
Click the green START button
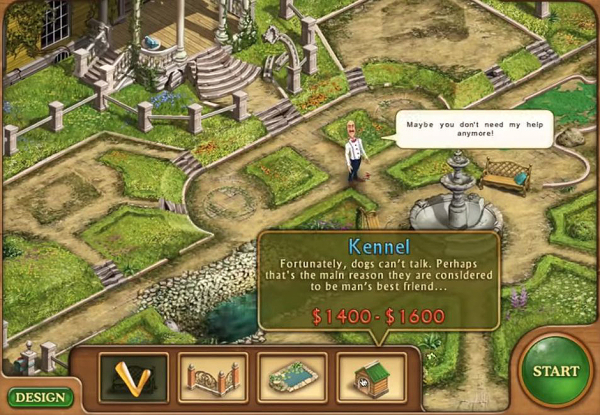pos(555,371)
